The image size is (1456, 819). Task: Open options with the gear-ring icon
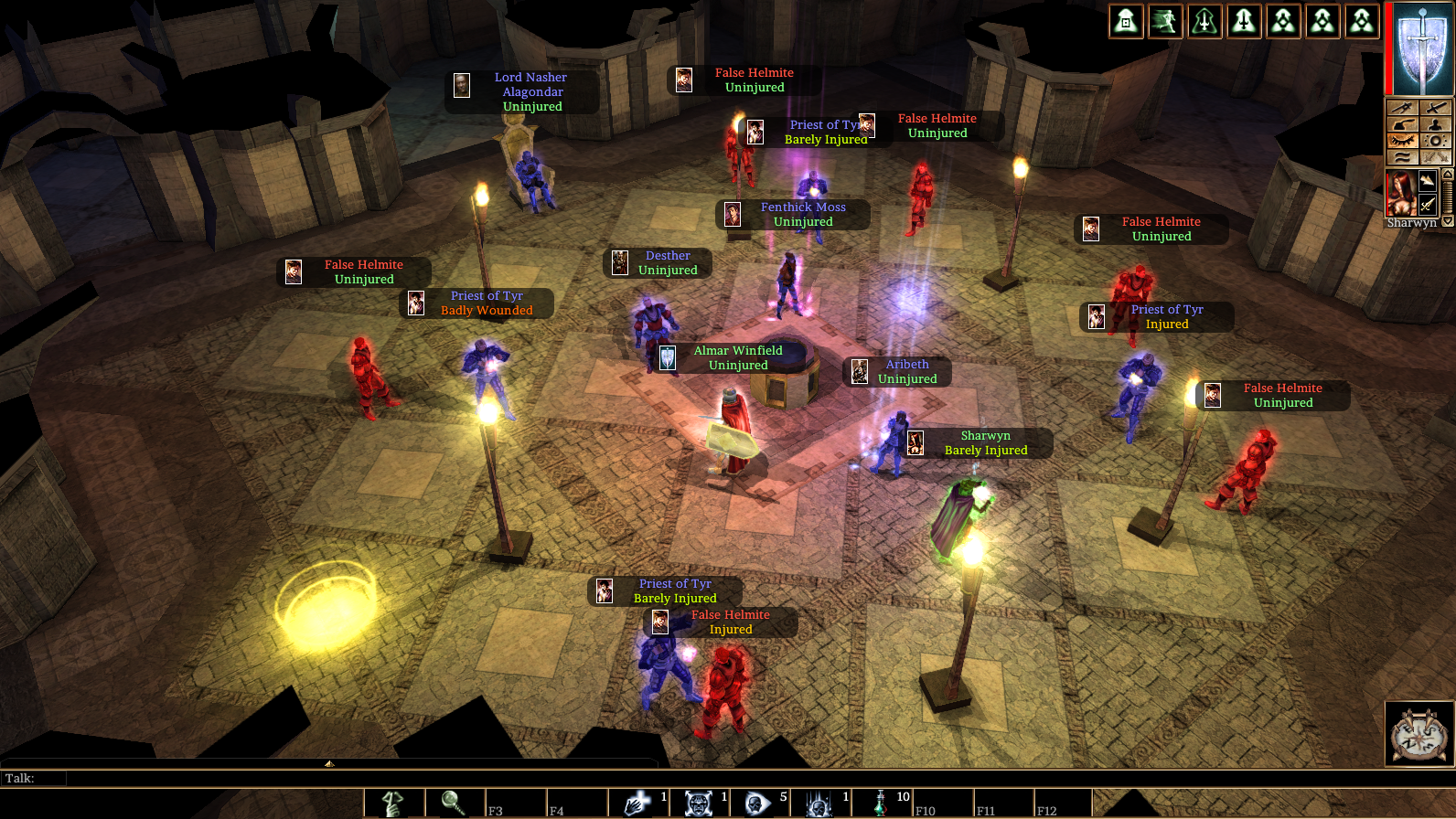tap(1436, 141)
